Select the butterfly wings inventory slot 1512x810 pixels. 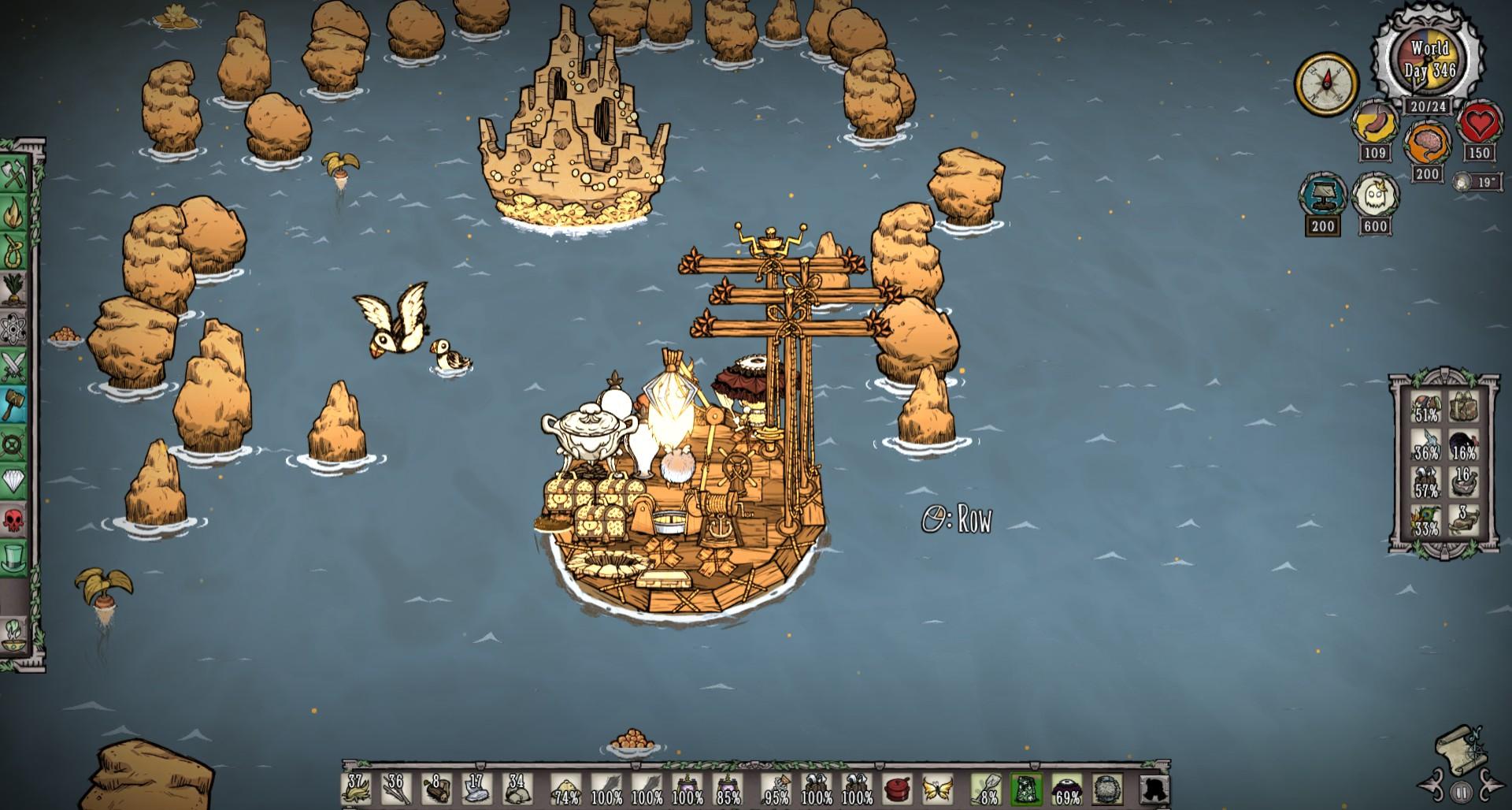pos(937,788)
